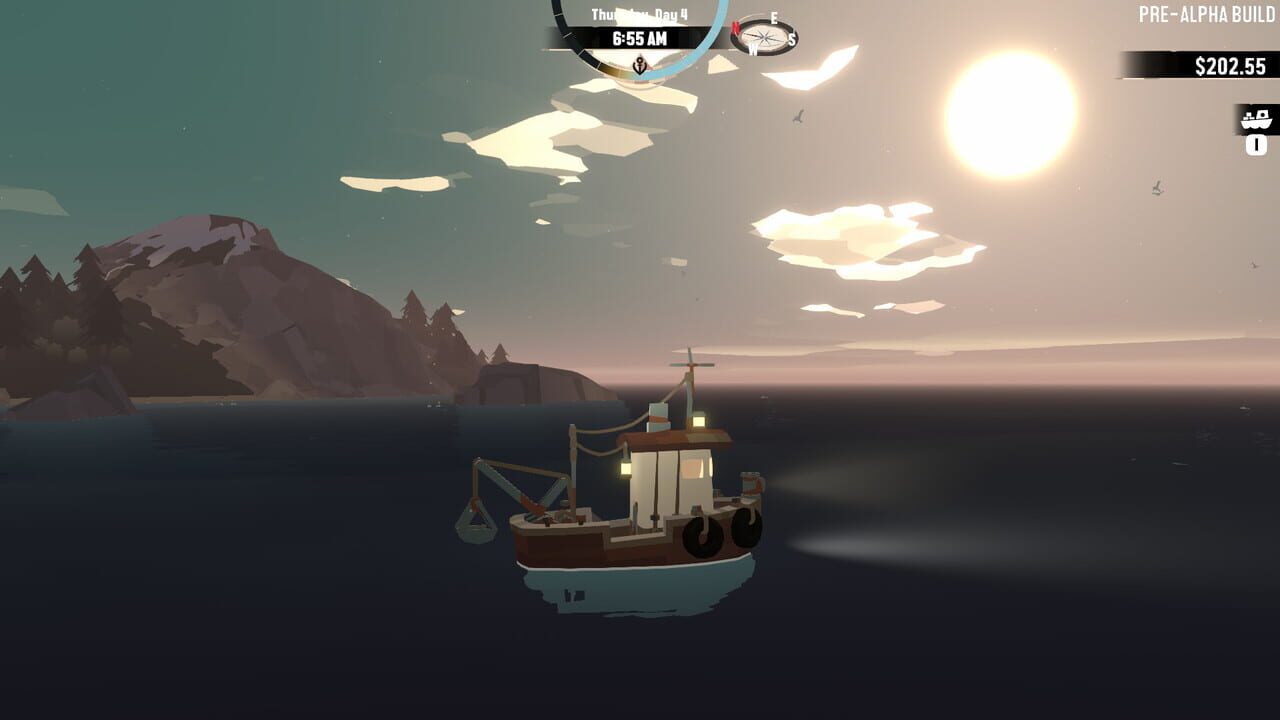The width and height of the screenshot is (1280, 720).
Task: Click the red 'N' marker on the compass
Action: coord(735,27)
